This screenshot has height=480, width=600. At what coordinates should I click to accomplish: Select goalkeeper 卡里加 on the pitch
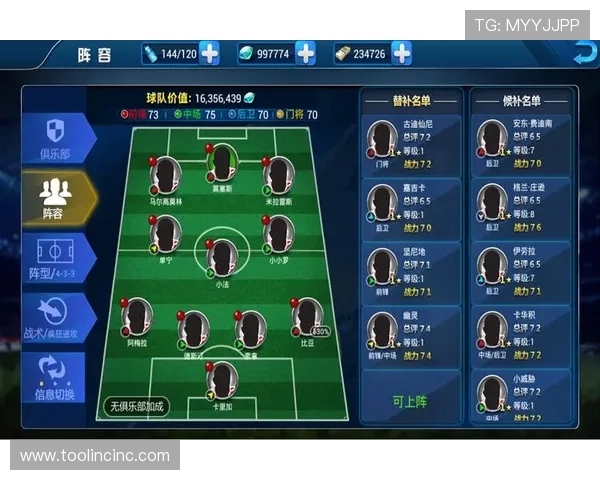(x=222, y=381)
